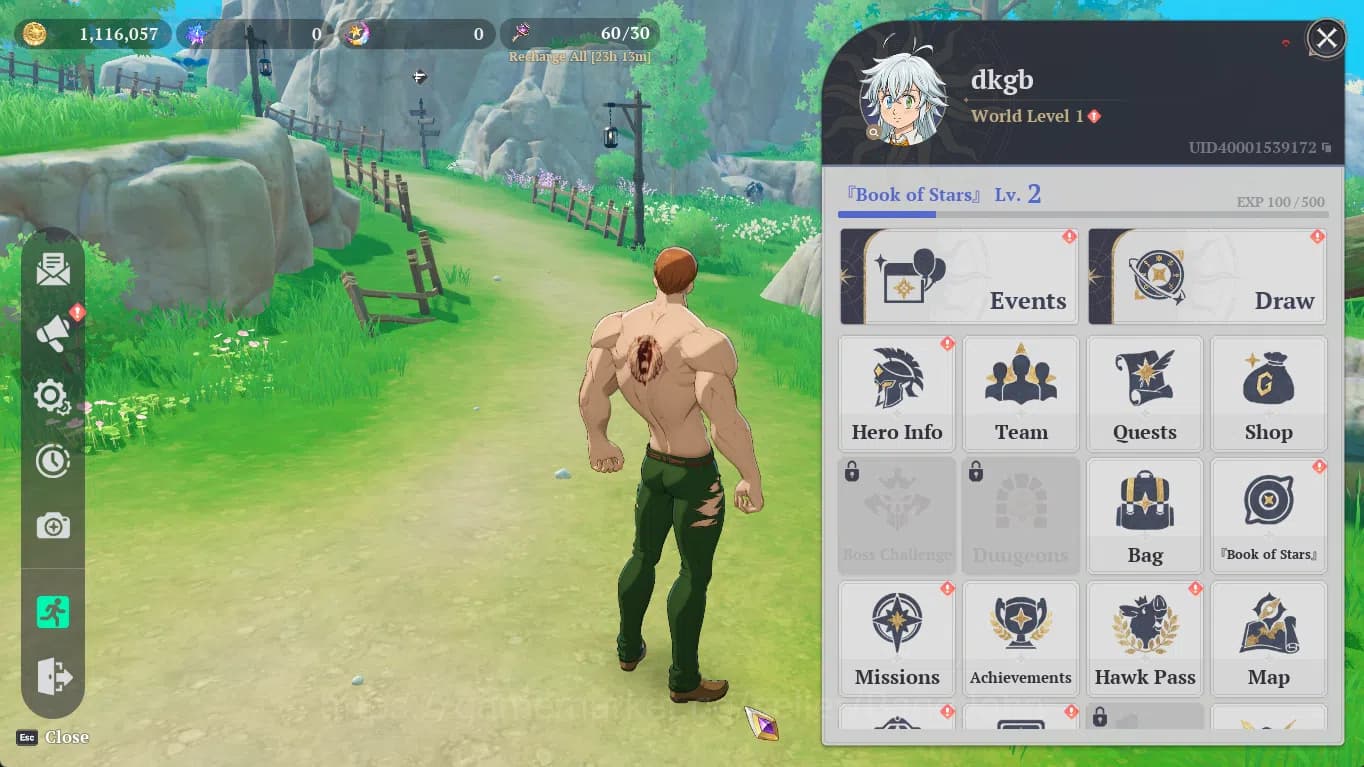Open the Achievements menu
The image size is (1364, 767).
(x=1021, y=639)
